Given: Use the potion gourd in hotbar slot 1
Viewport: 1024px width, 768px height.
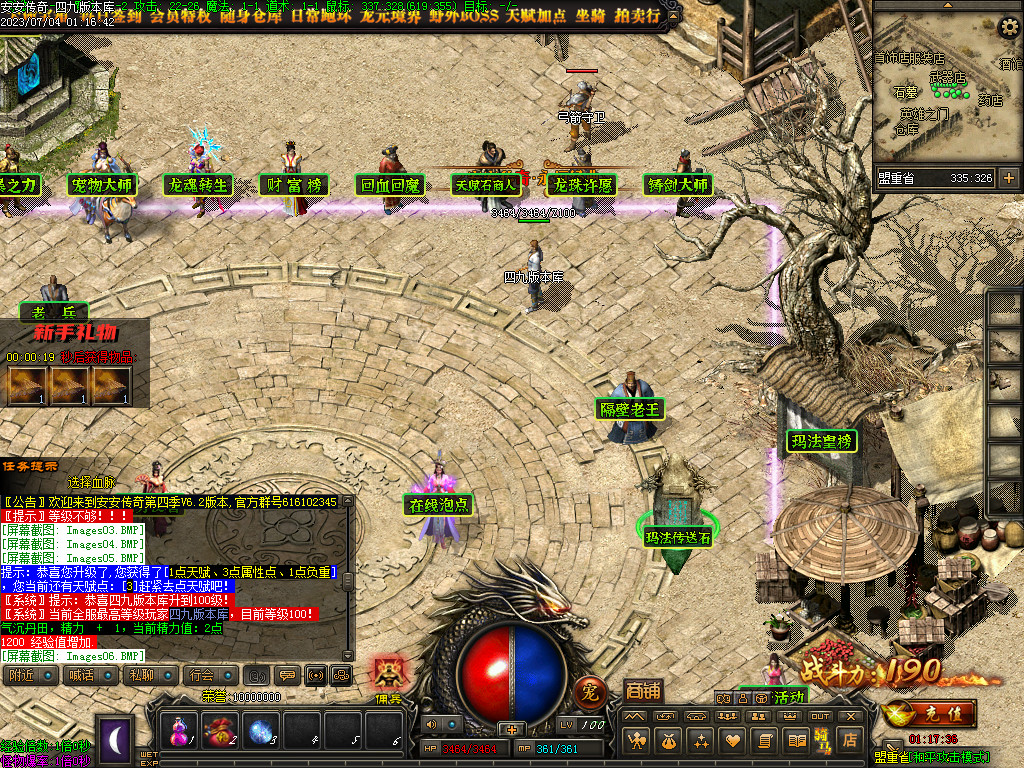Looking at the screenshot, I should click(x=178, y=730).
